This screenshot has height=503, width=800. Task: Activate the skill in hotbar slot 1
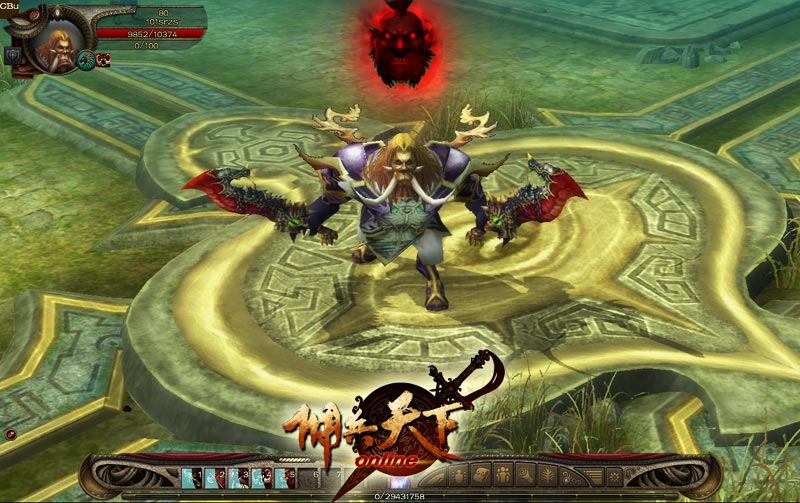pos(190,477)
